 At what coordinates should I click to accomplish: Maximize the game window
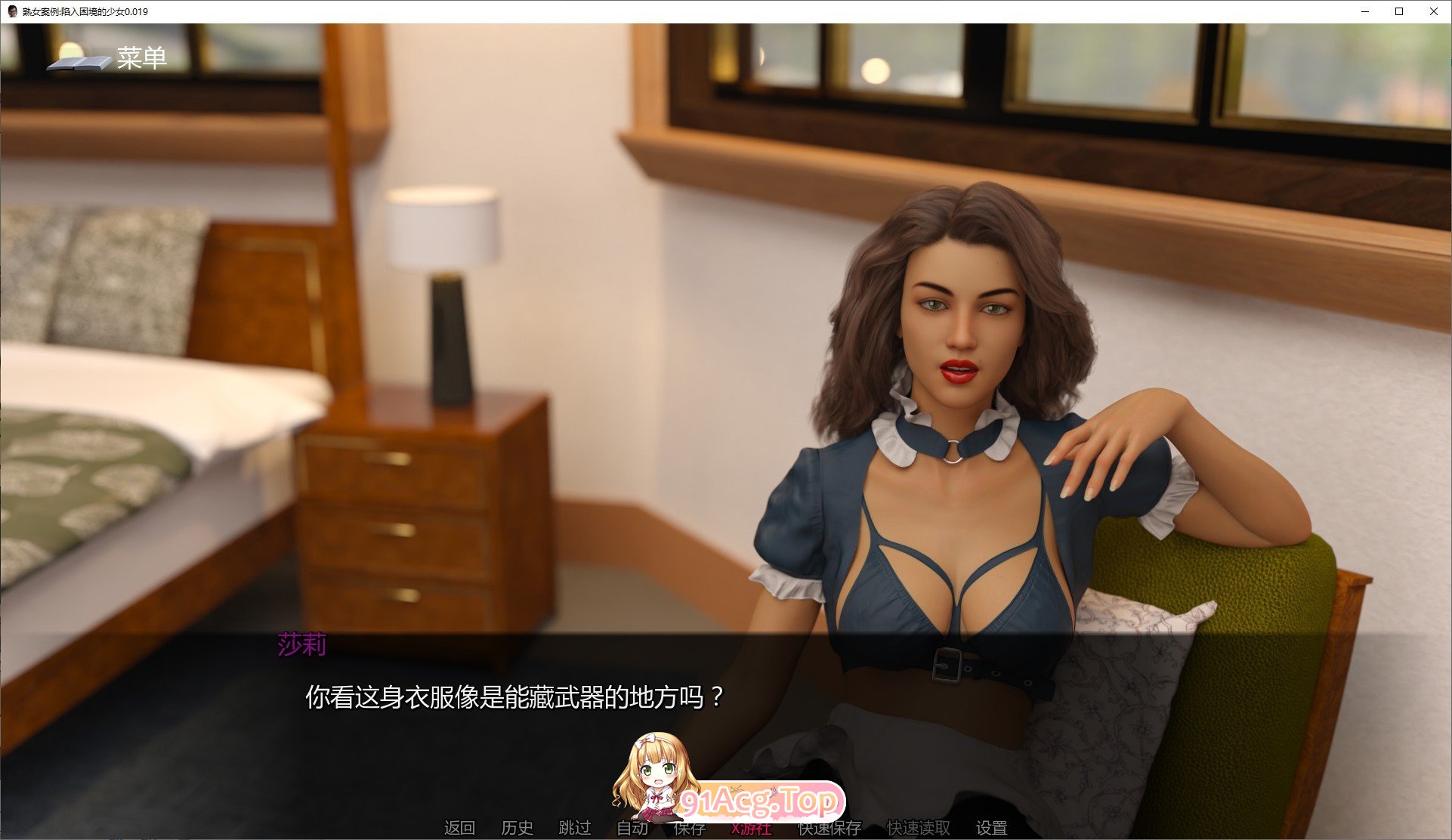(1399, 11)
